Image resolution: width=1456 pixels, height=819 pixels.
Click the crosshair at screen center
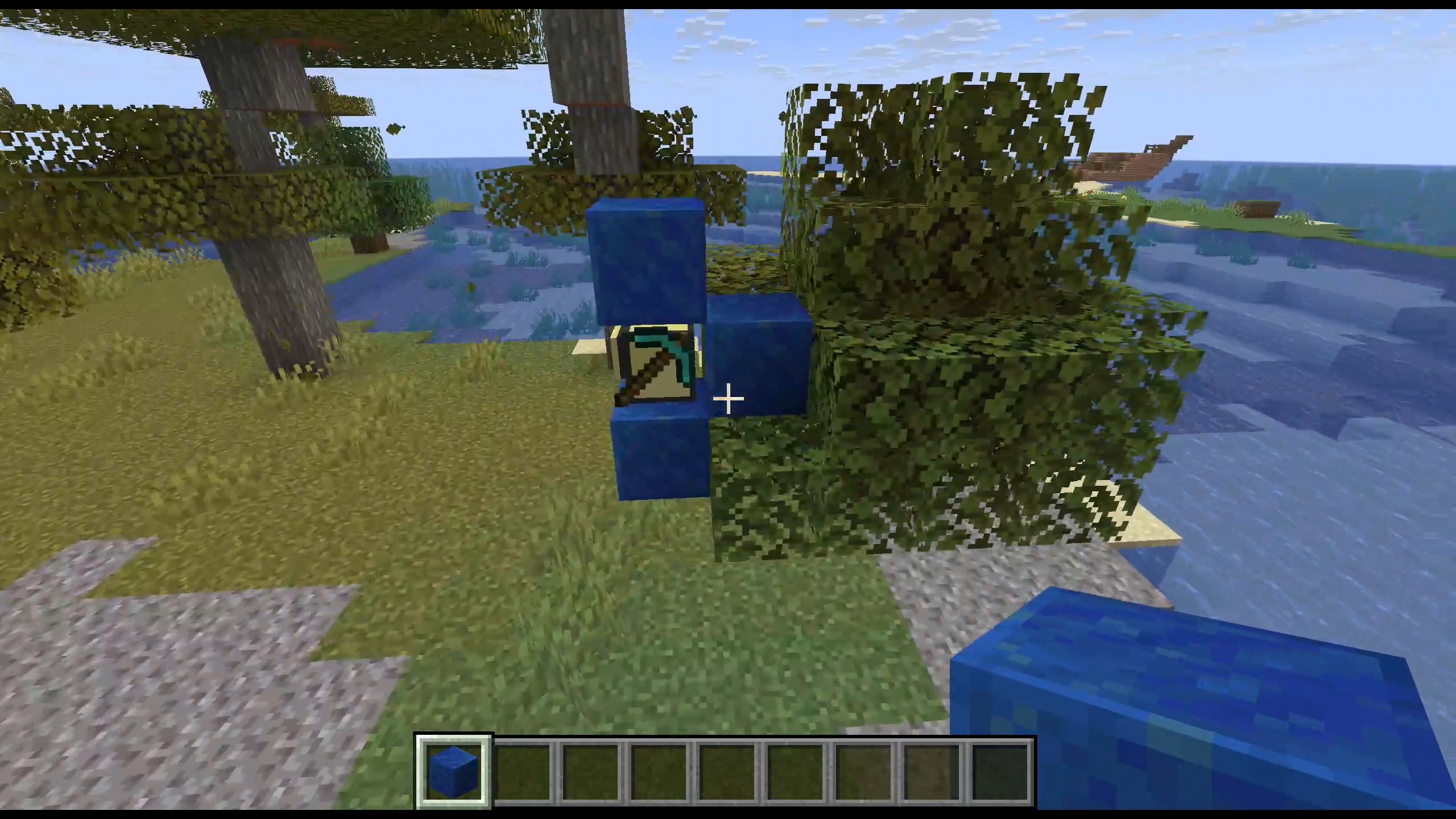pyautogui.click(x=728, y=399)
